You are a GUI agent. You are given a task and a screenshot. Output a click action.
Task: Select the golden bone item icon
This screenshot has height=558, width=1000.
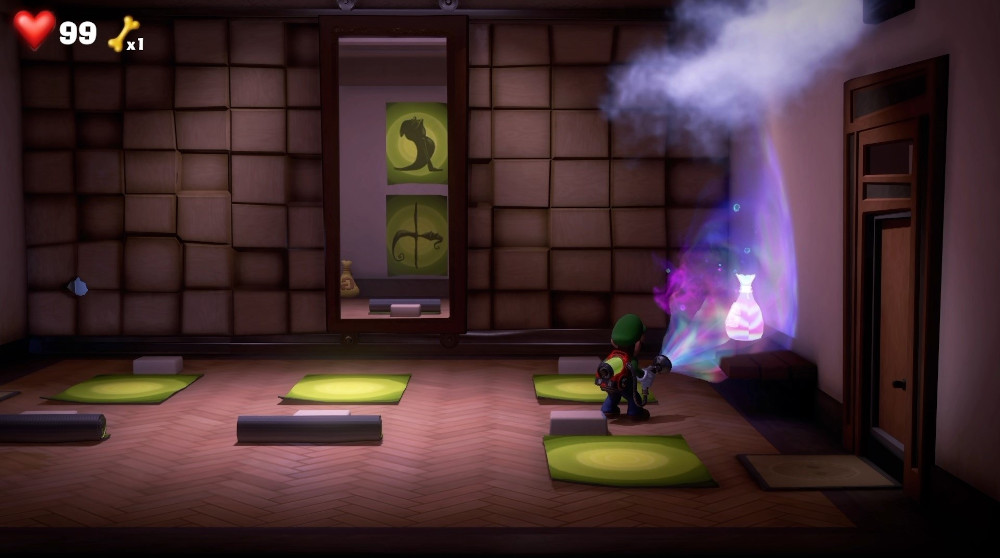coord(123,33)
